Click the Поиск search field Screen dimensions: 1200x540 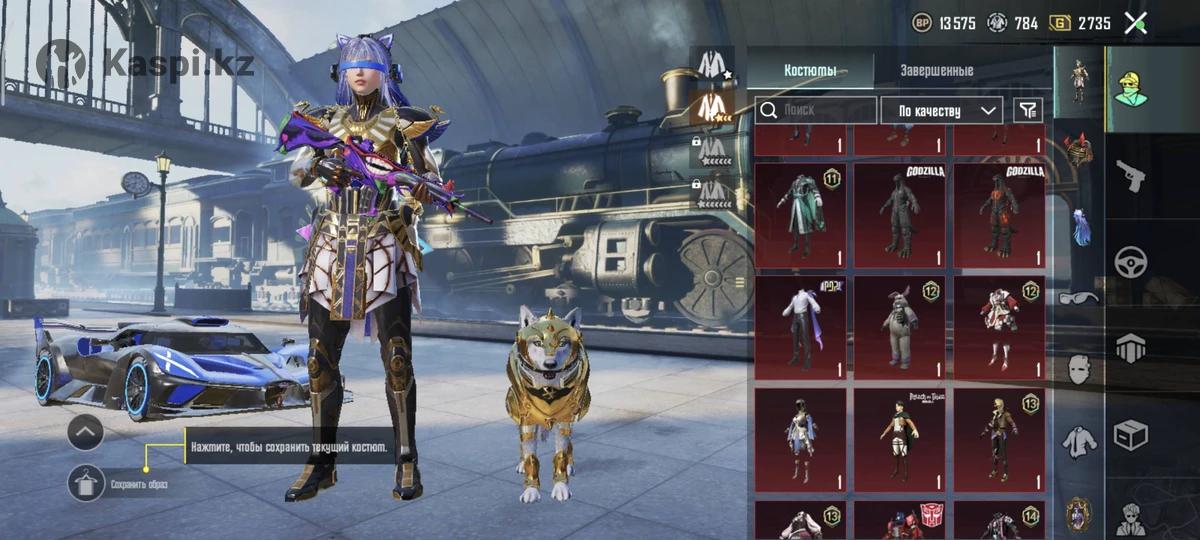816,110
